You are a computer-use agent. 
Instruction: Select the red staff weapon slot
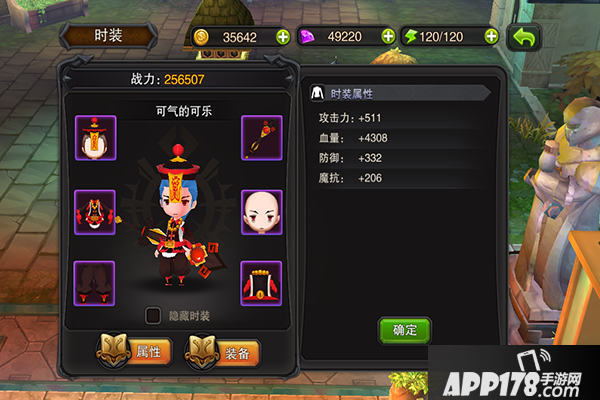pyautogui.click(x=262, y=138)
